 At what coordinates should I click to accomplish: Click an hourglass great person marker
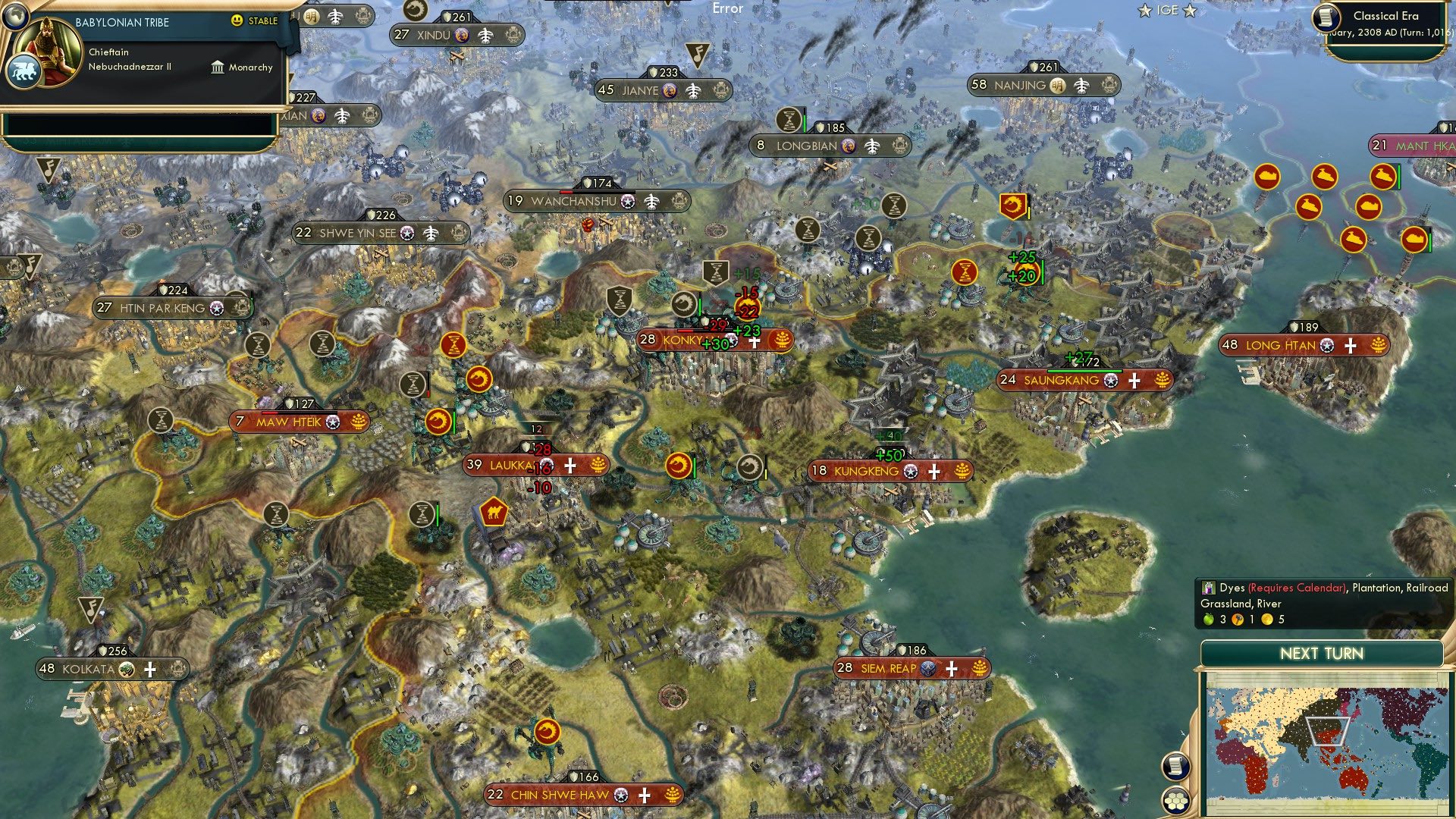click(257, 346)
